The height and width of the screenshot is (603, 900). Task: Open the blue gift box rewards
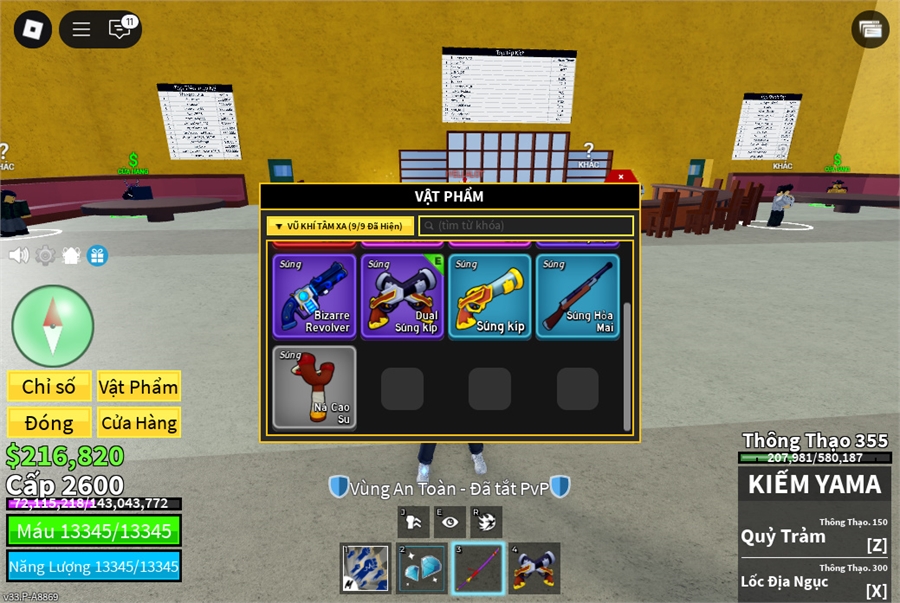(x=97, y=255)
